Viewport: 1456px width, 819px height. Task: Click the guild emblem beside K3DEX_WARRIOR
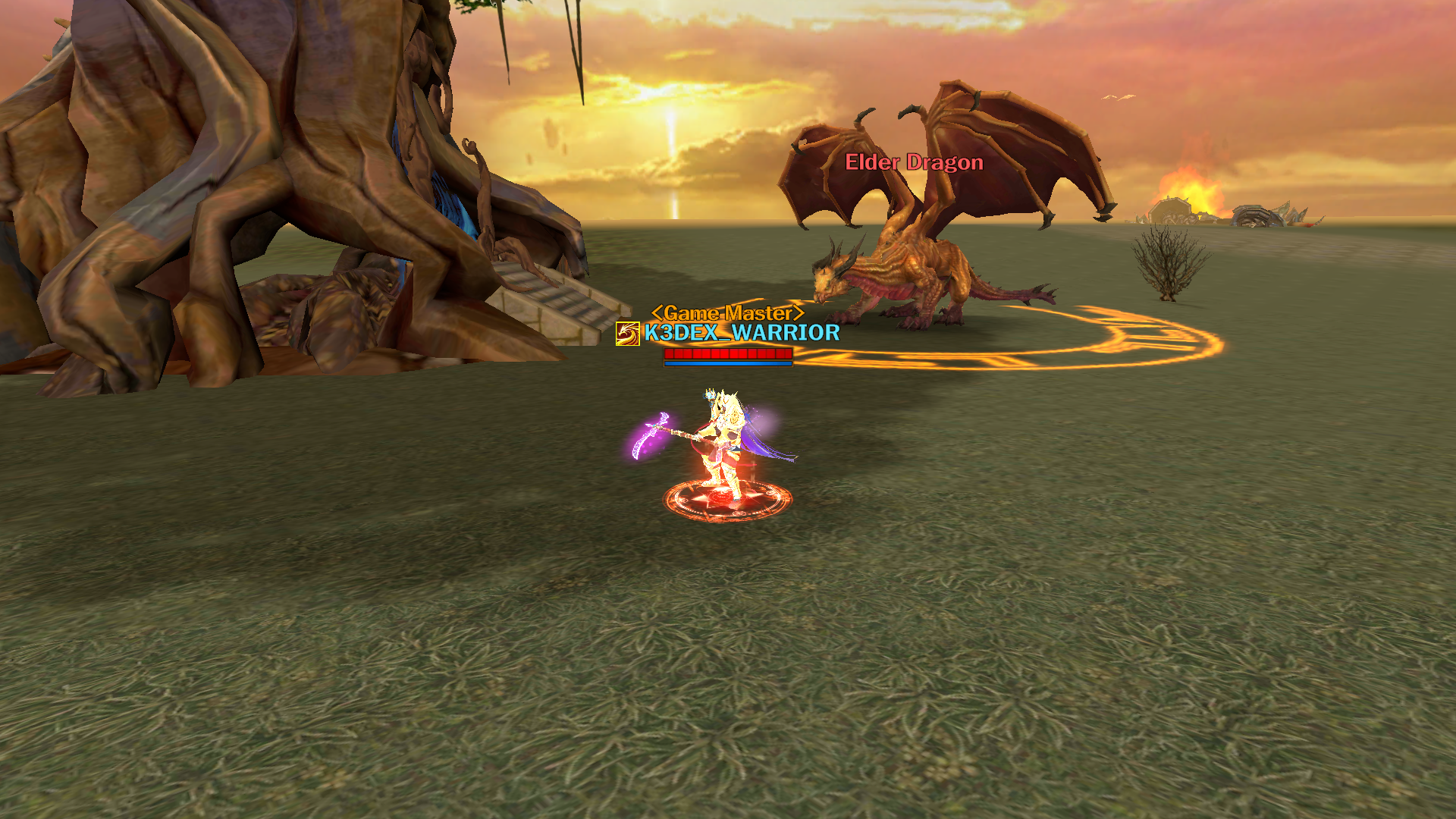tap(627, 334)
